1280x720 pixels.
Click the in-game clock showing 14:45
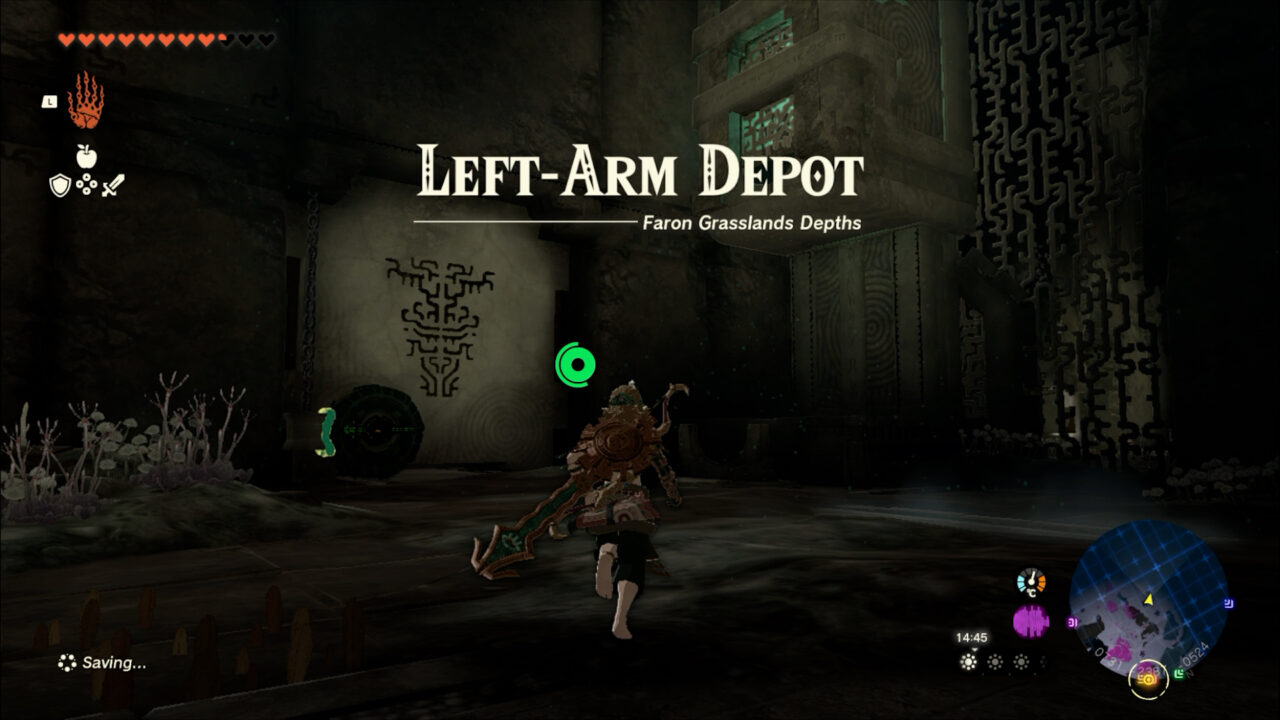click(x=972, y=637)
